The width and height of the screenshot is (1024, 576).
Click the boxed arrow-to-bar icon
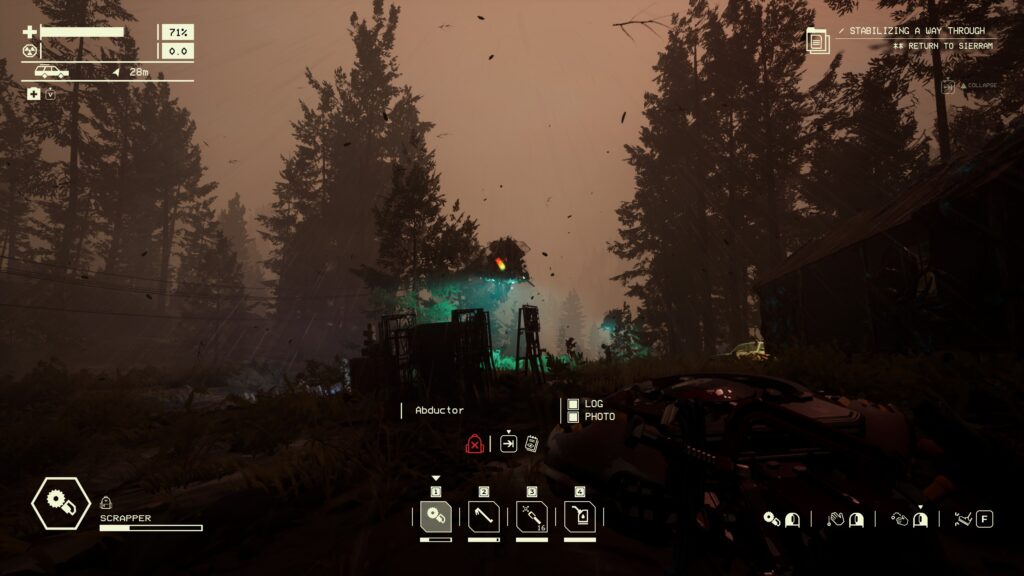tap(508, 443)
